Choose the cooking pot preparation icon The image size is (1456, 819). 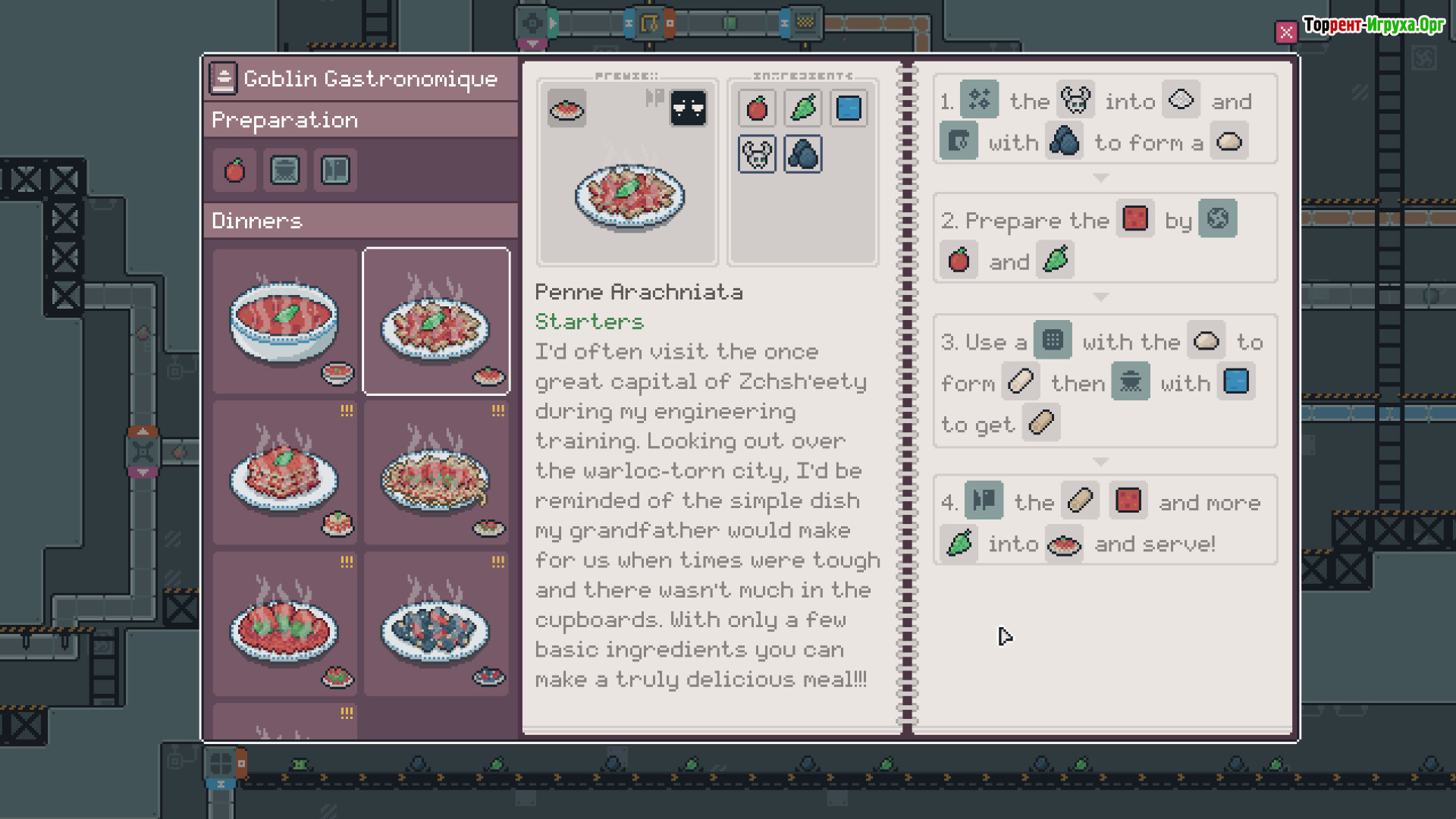click(285, 171)
